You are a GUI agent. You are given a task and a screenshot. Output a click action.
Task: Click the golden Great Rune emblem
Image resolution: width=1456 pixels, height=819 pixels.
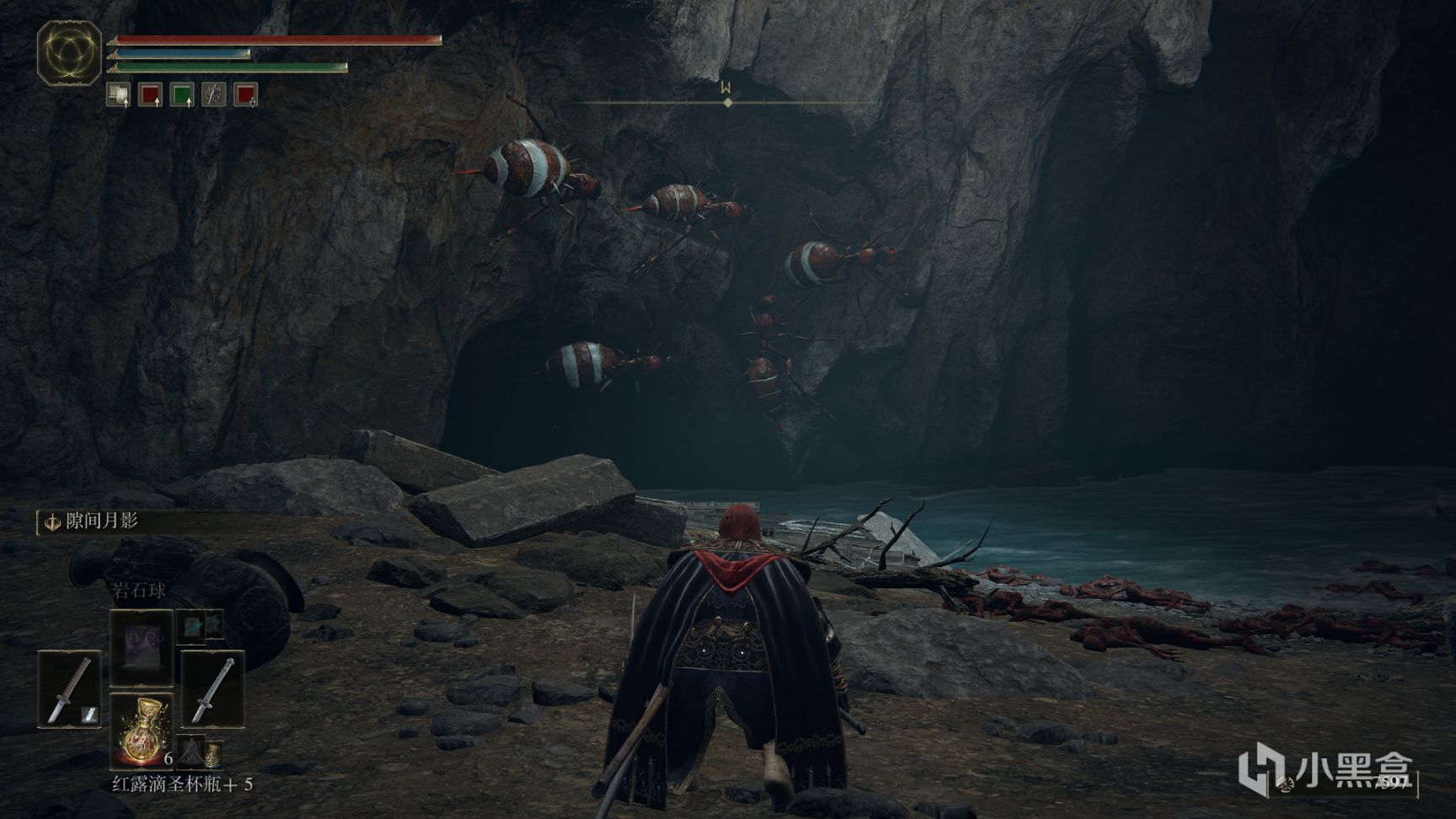(x=69, y=54)
